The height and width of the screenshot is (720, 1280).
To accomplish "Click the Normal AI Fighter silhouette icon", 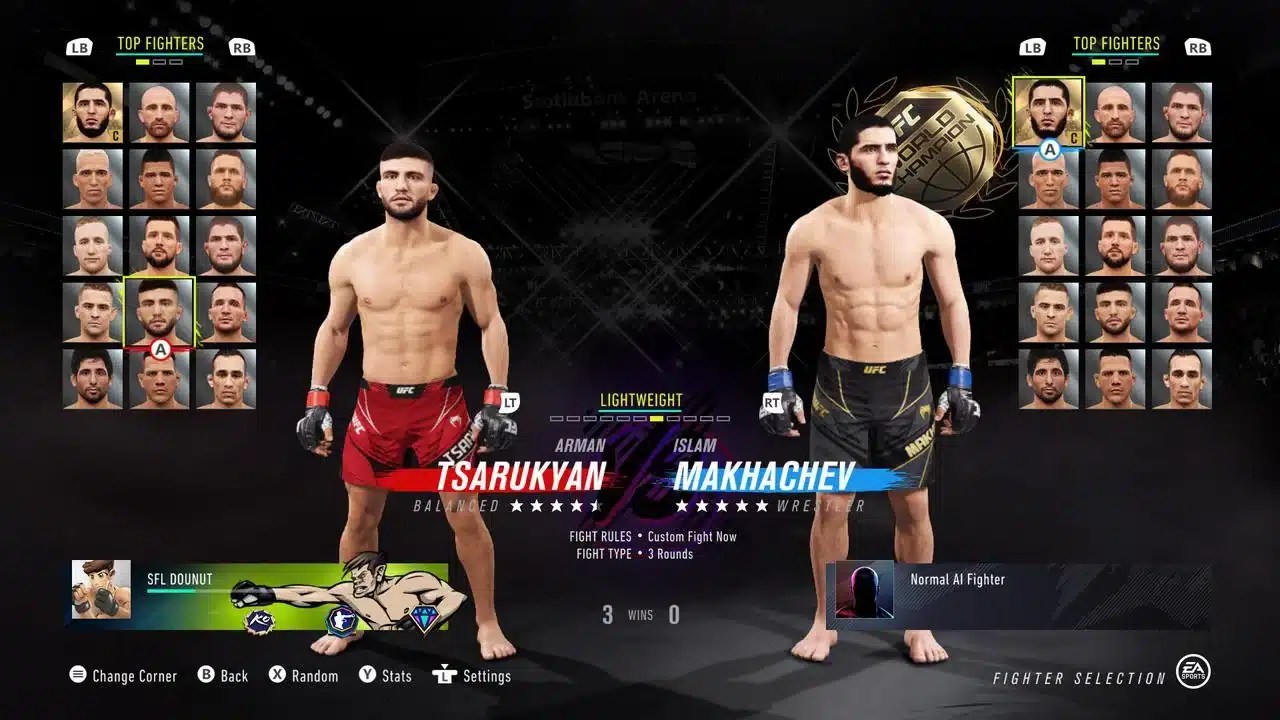I will (863, 589).
